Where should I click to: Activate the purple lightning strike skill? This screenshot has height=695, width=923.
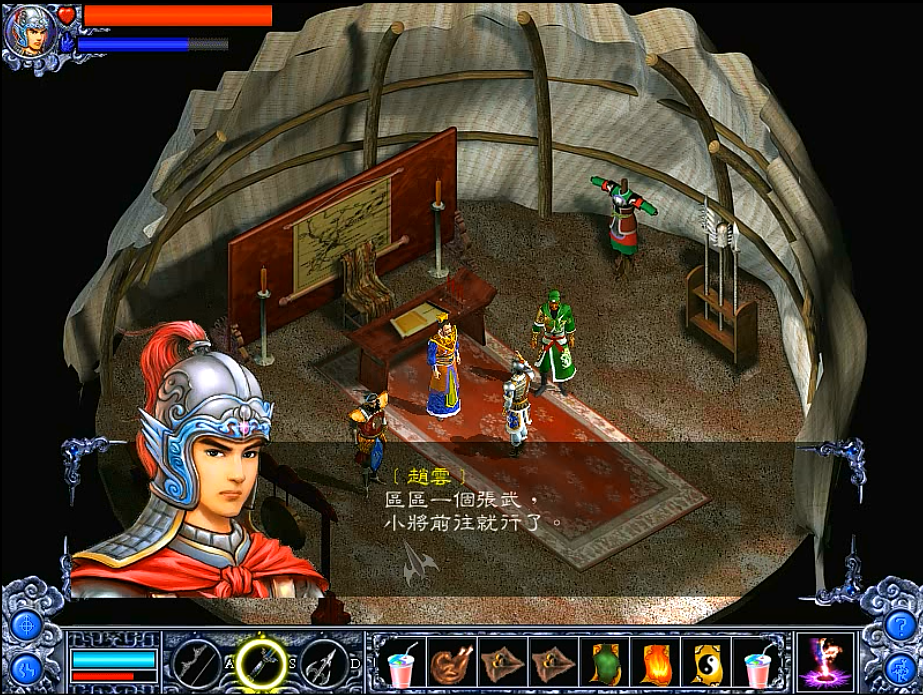coord(827,661)
